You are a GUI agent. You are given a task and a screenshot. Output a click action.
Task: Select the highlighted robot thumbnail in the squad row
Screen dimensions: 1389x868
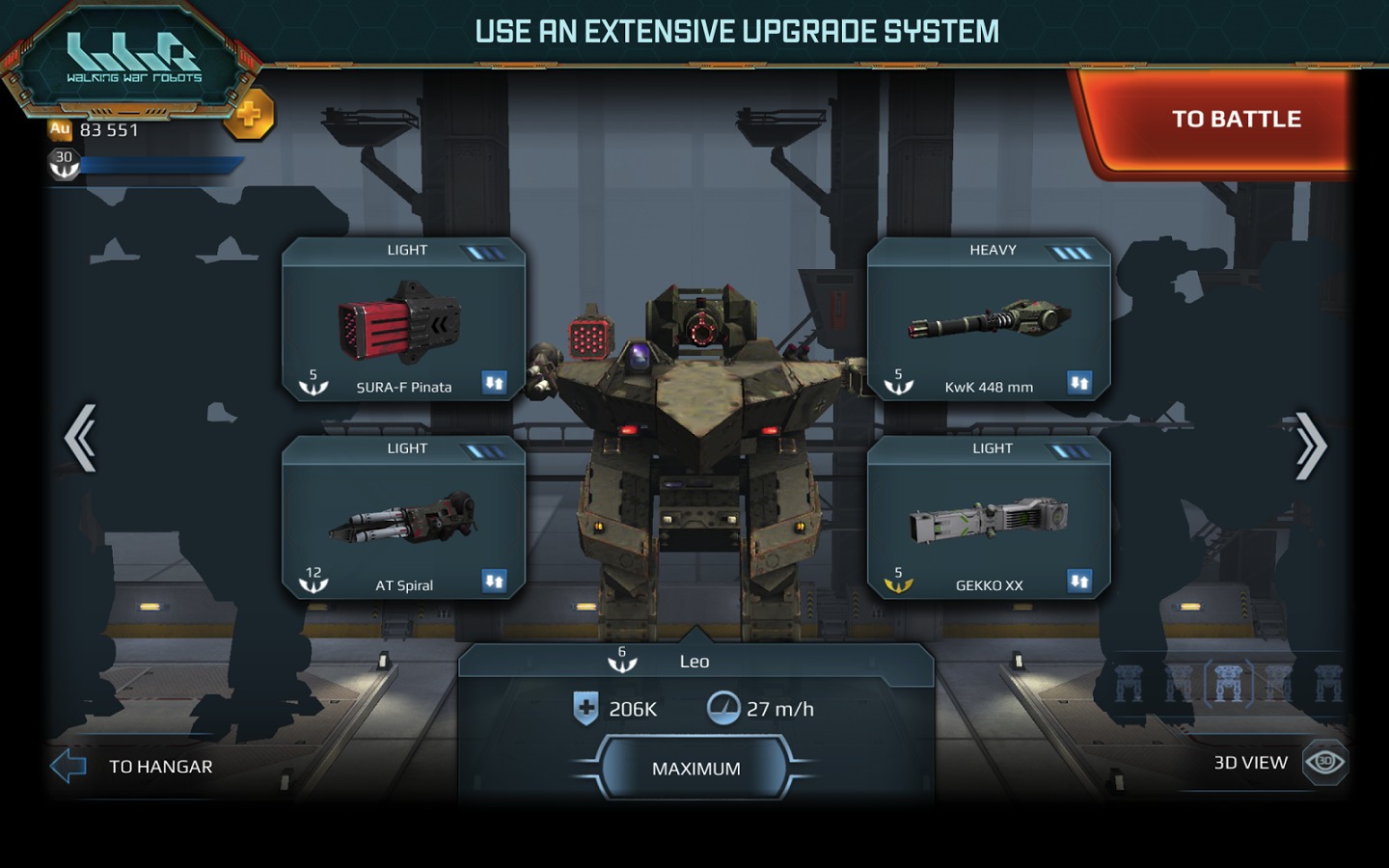[x=1228, y=683]
